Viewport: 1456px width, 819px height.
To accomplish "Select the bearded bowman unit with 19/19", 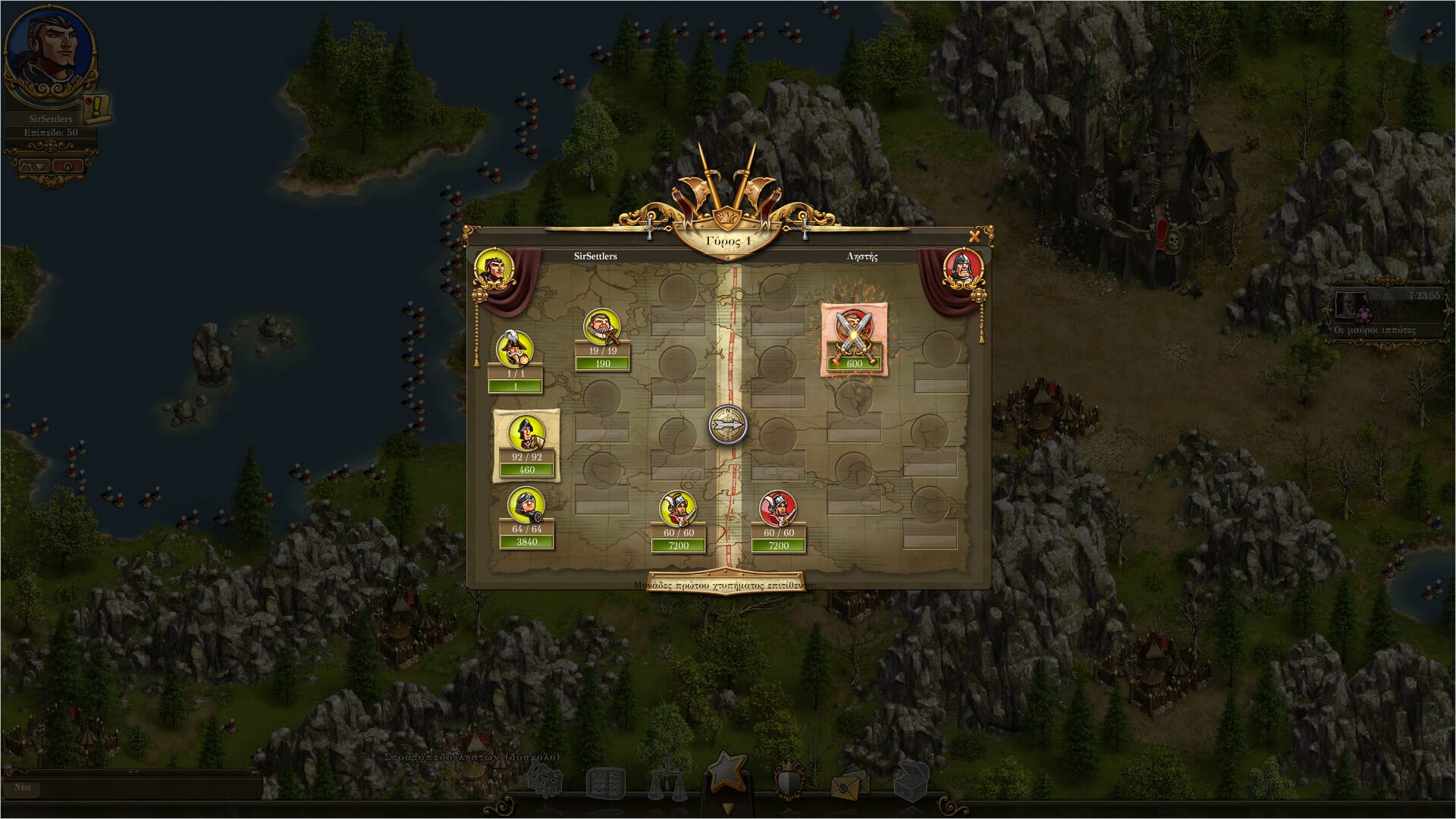I will (x=602, y=327).
